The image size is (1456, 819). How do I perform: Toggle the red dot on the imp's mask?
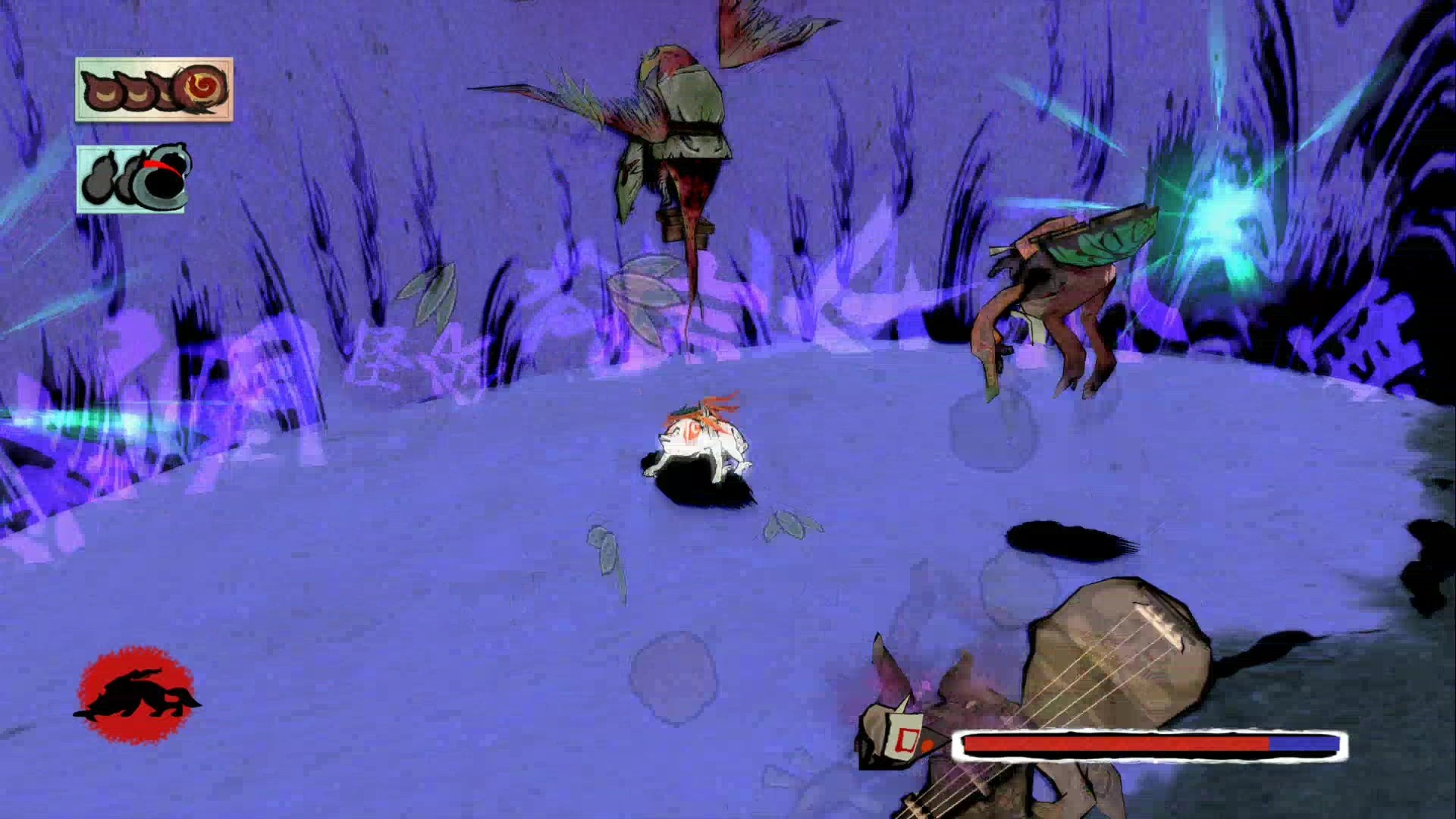(x=927, y=745)
